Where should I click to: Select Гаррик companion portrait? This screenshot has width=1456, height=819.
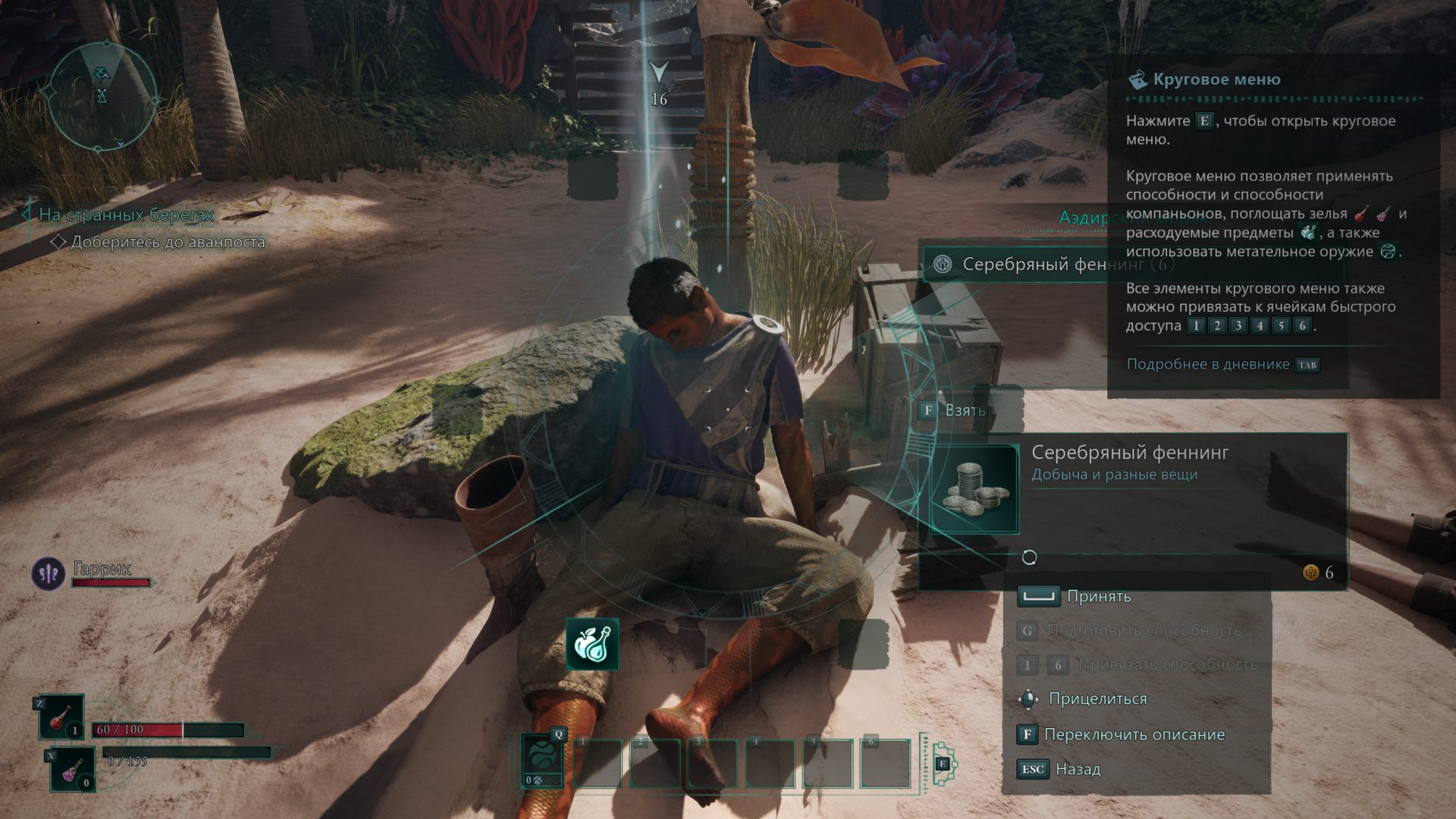click(49, 574)
